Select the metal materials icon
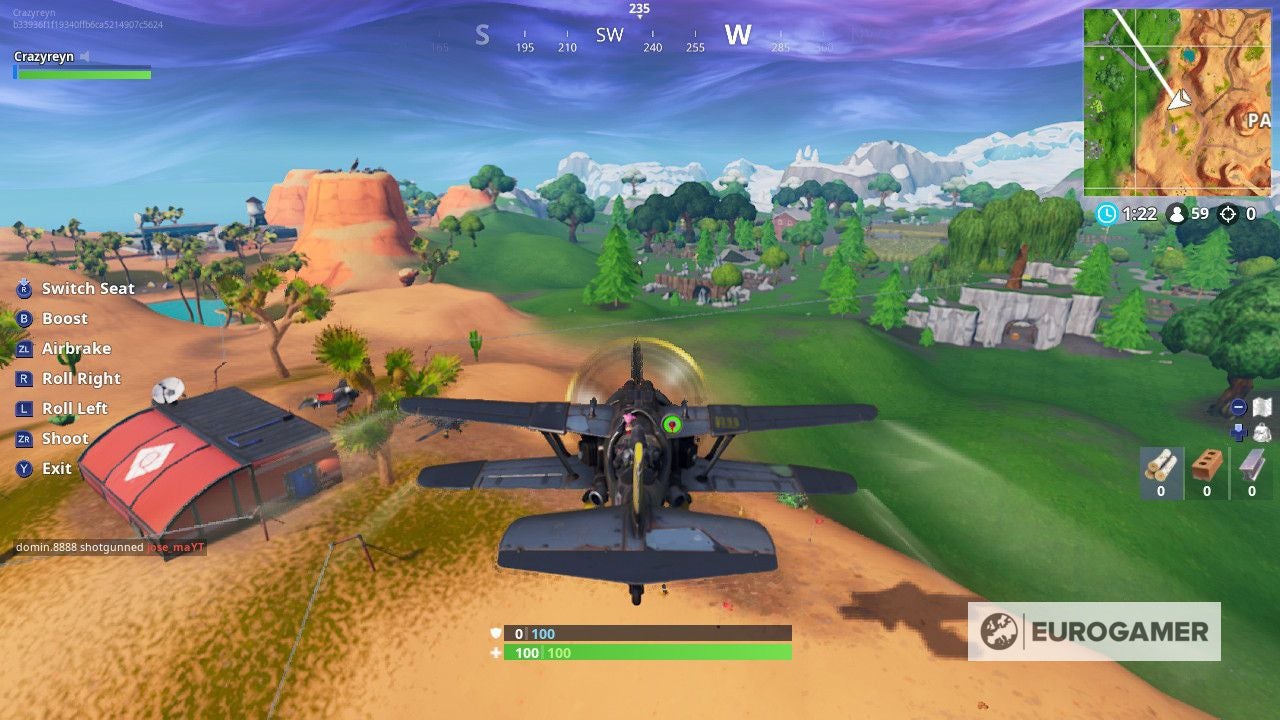1280x720 pixels. coord(1251,465)
